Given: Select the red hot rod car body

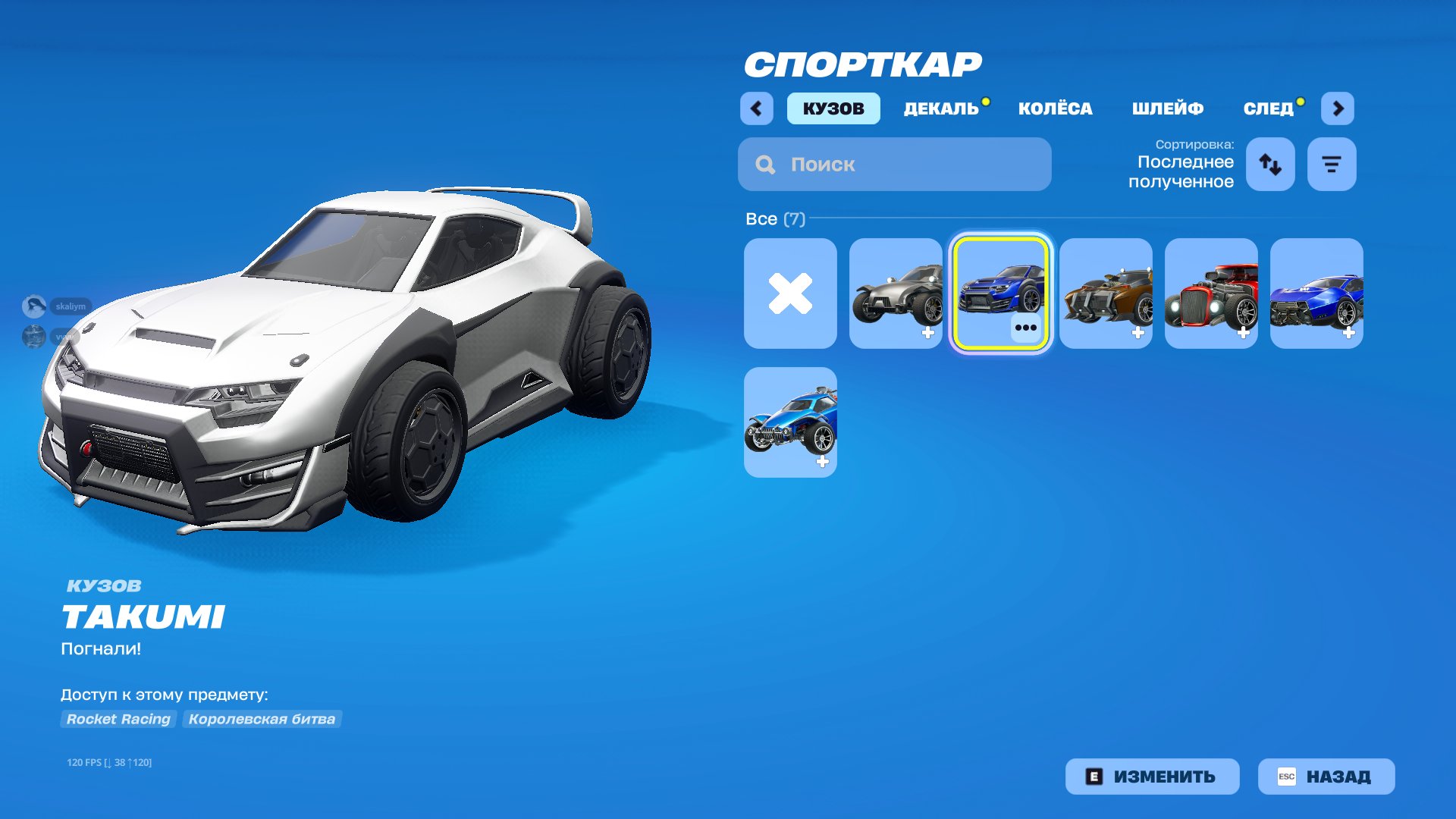Looking at the screenshot, I should 1211,295.
